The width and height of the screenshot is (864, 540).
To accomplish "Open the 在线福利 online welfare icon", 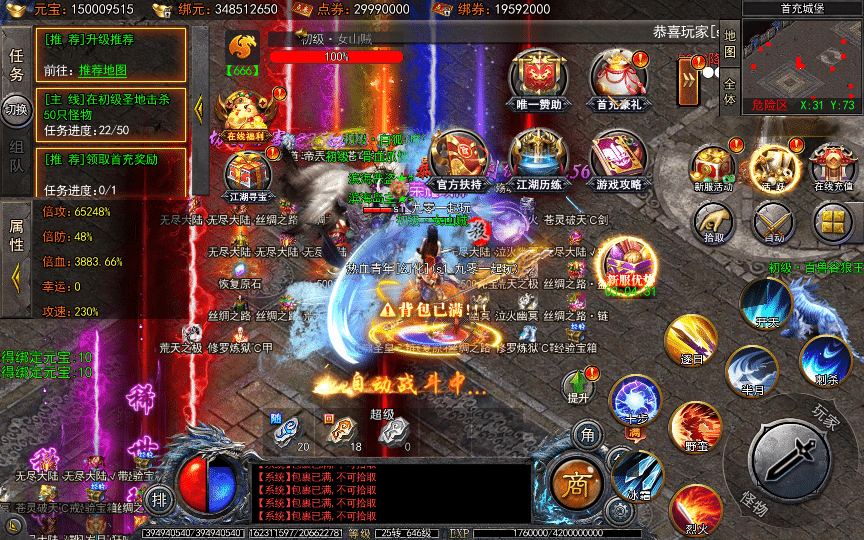I will click(x=244, y=114).
